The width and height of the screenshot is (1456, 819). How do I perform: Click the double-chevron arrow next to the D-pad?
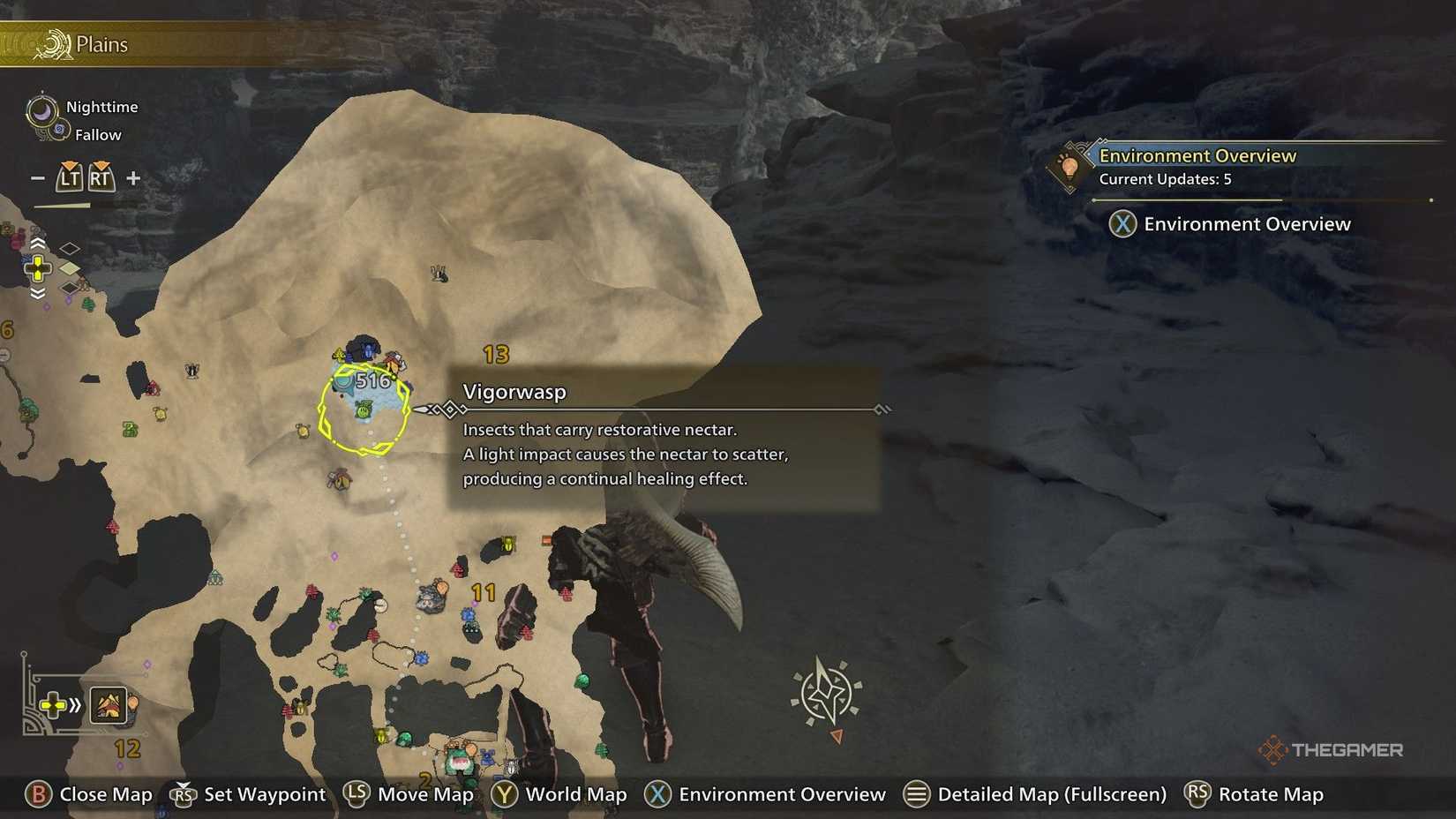(74, 705)
